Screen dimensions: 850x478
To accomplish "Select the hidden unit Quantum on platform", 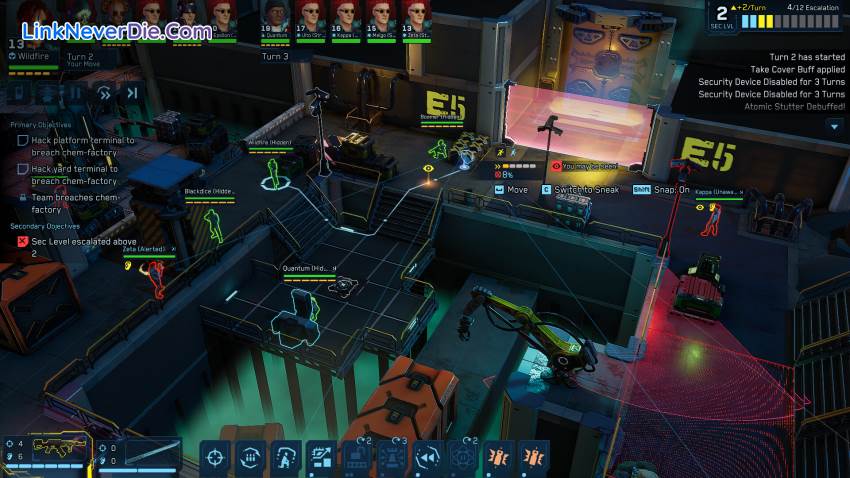I will 301,303.
